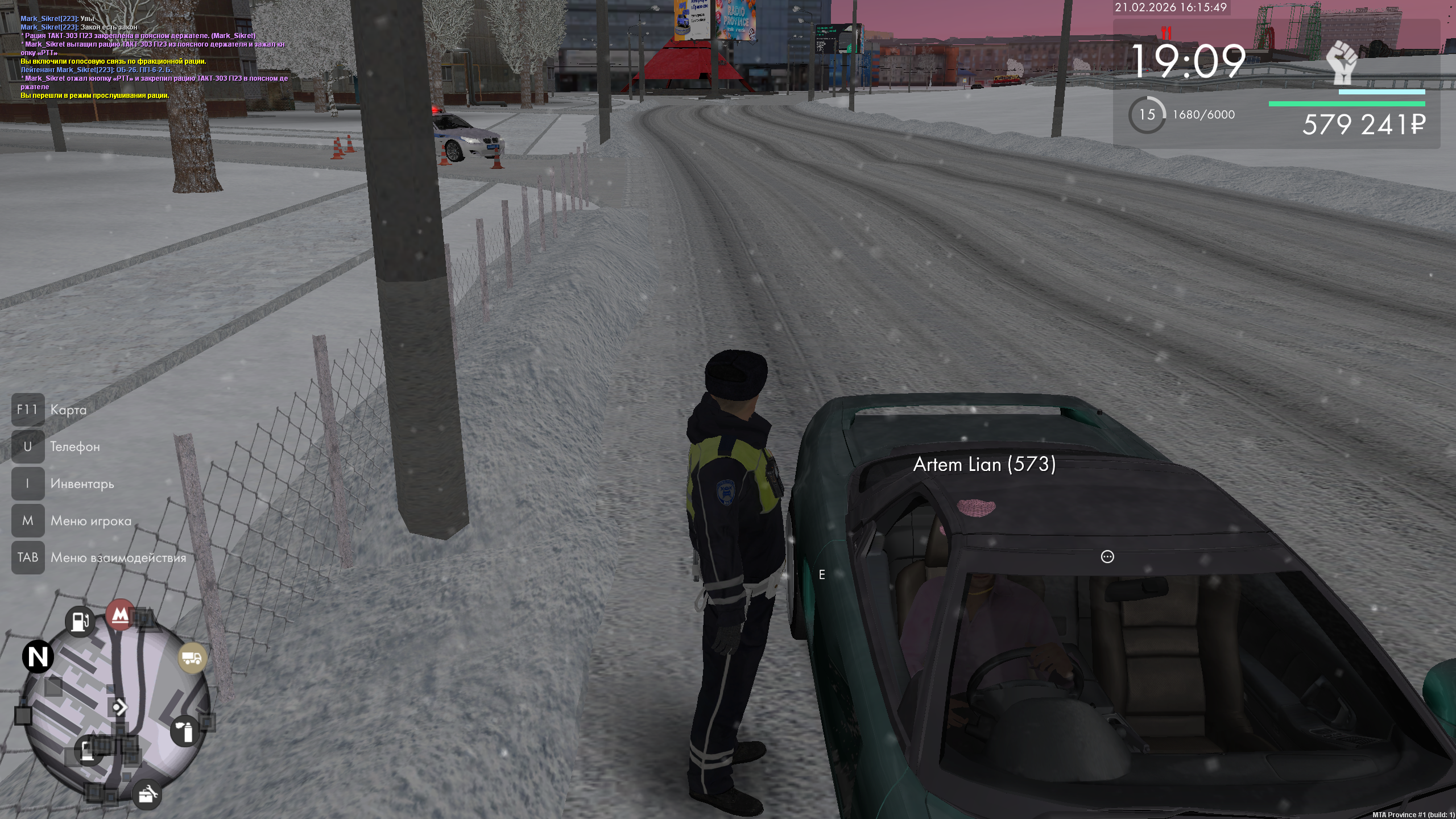Click the fuel pump marker beside the metro marker

(80, 621)
